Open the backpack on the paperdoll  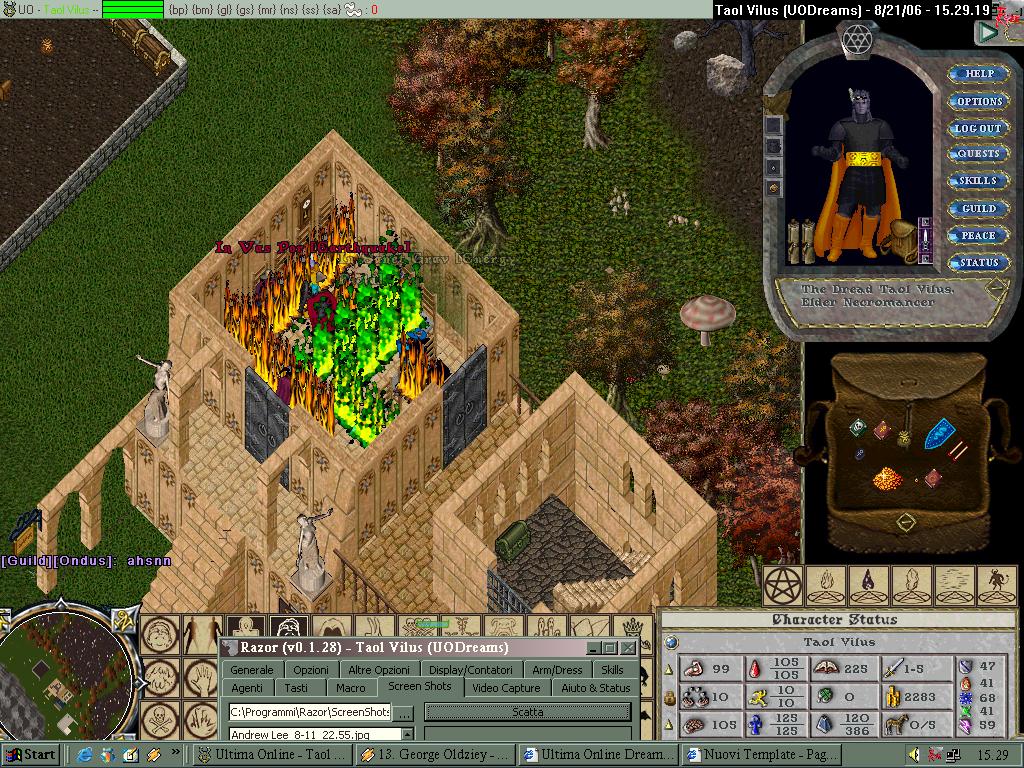pyautogui.click(x=903, y=239)
